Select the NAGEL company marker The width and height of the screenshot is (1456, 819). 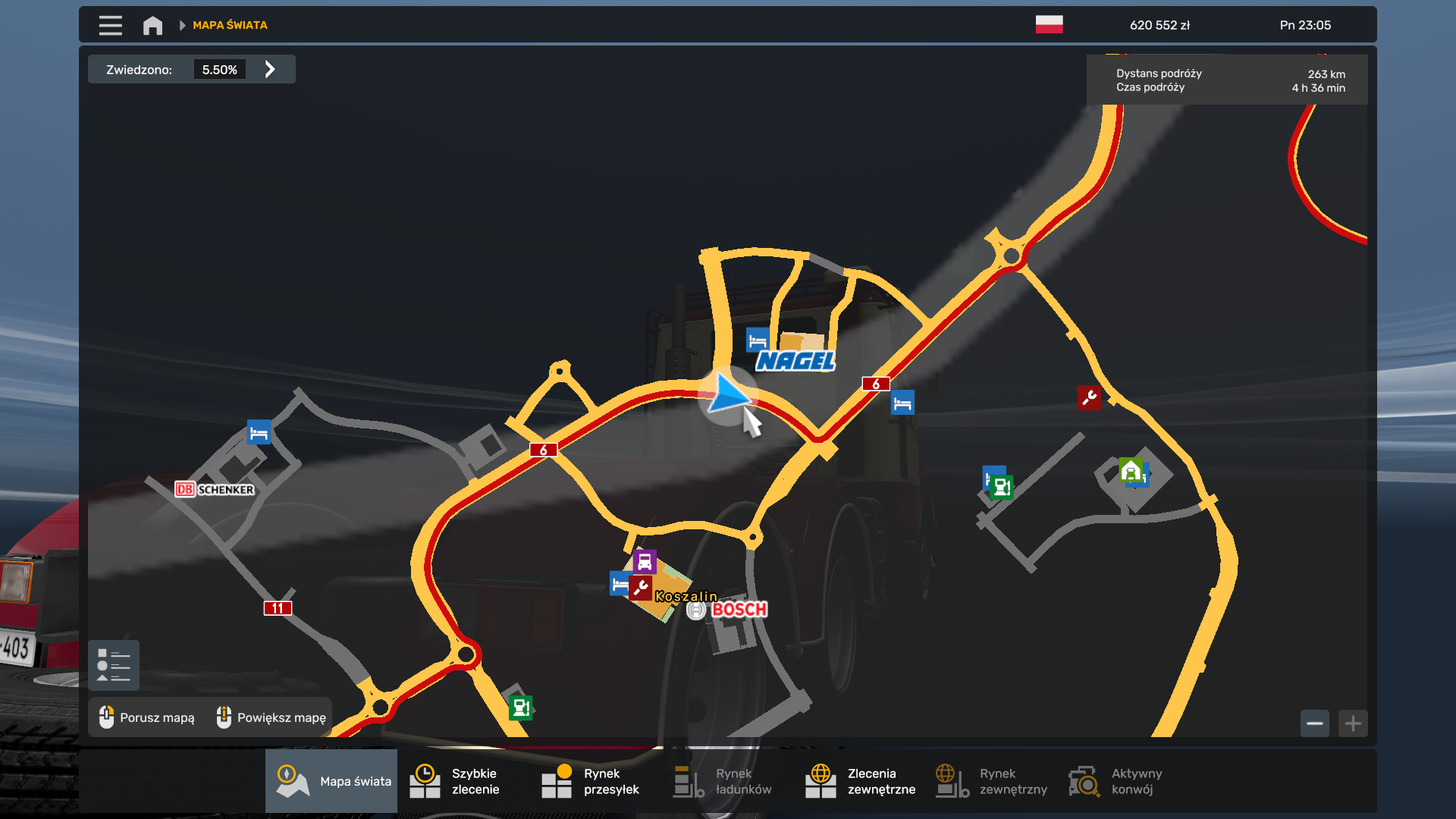795,361
